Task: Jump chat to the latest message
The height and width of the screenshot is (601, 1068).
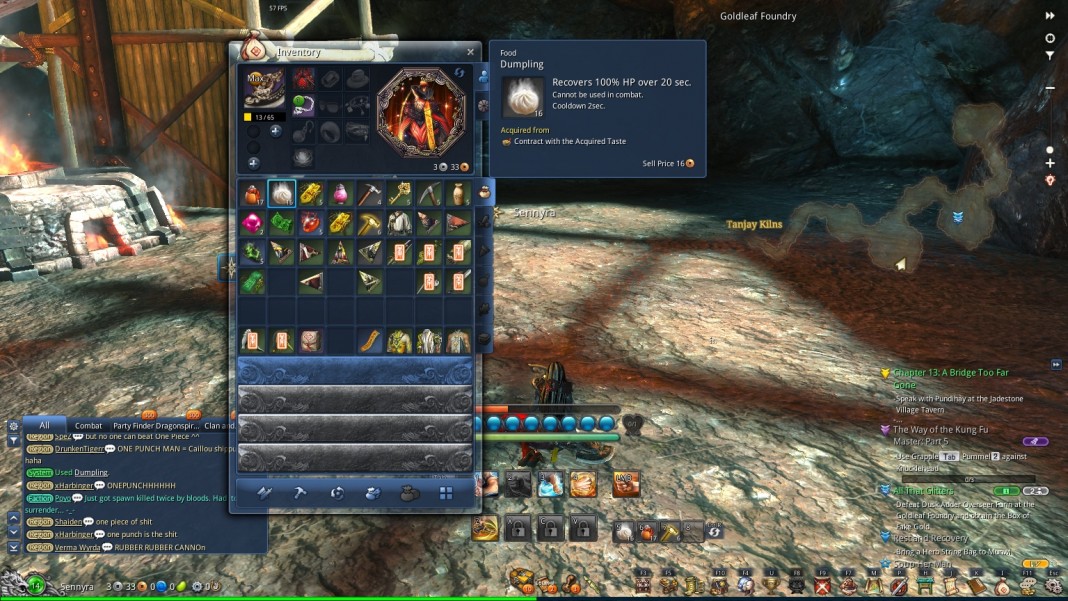Action: pos(13,547)
